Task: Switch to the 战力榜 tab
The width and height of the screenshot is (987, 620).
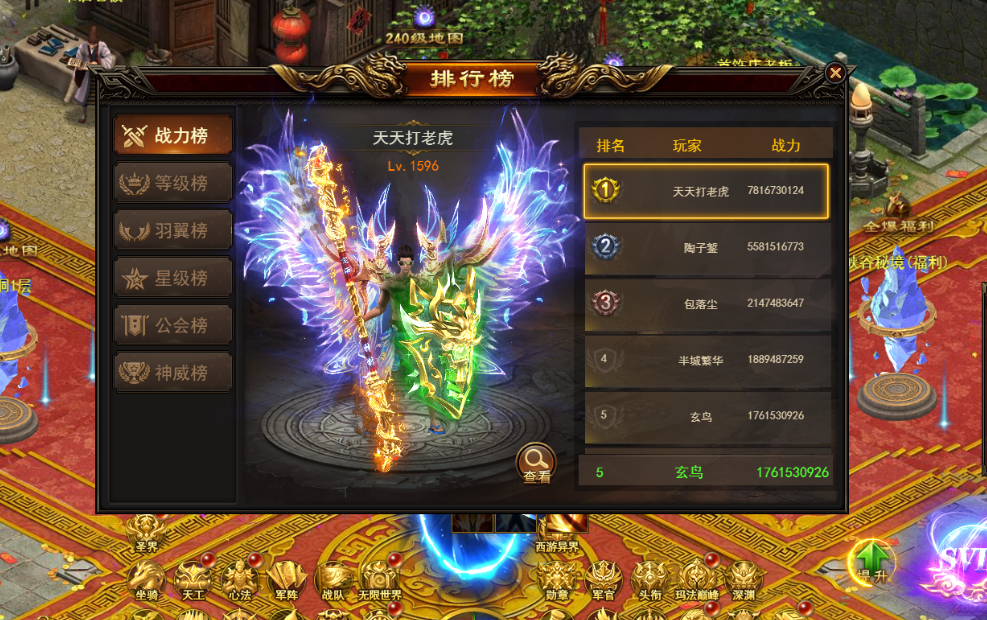Action: click(x=173, y=135)
